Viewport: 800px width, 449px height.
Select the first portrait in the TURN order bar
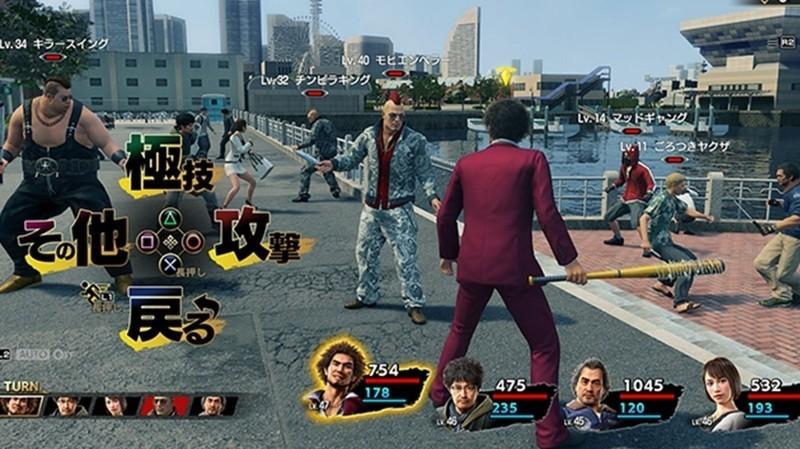pyautogui.click(x=22, y=405)
